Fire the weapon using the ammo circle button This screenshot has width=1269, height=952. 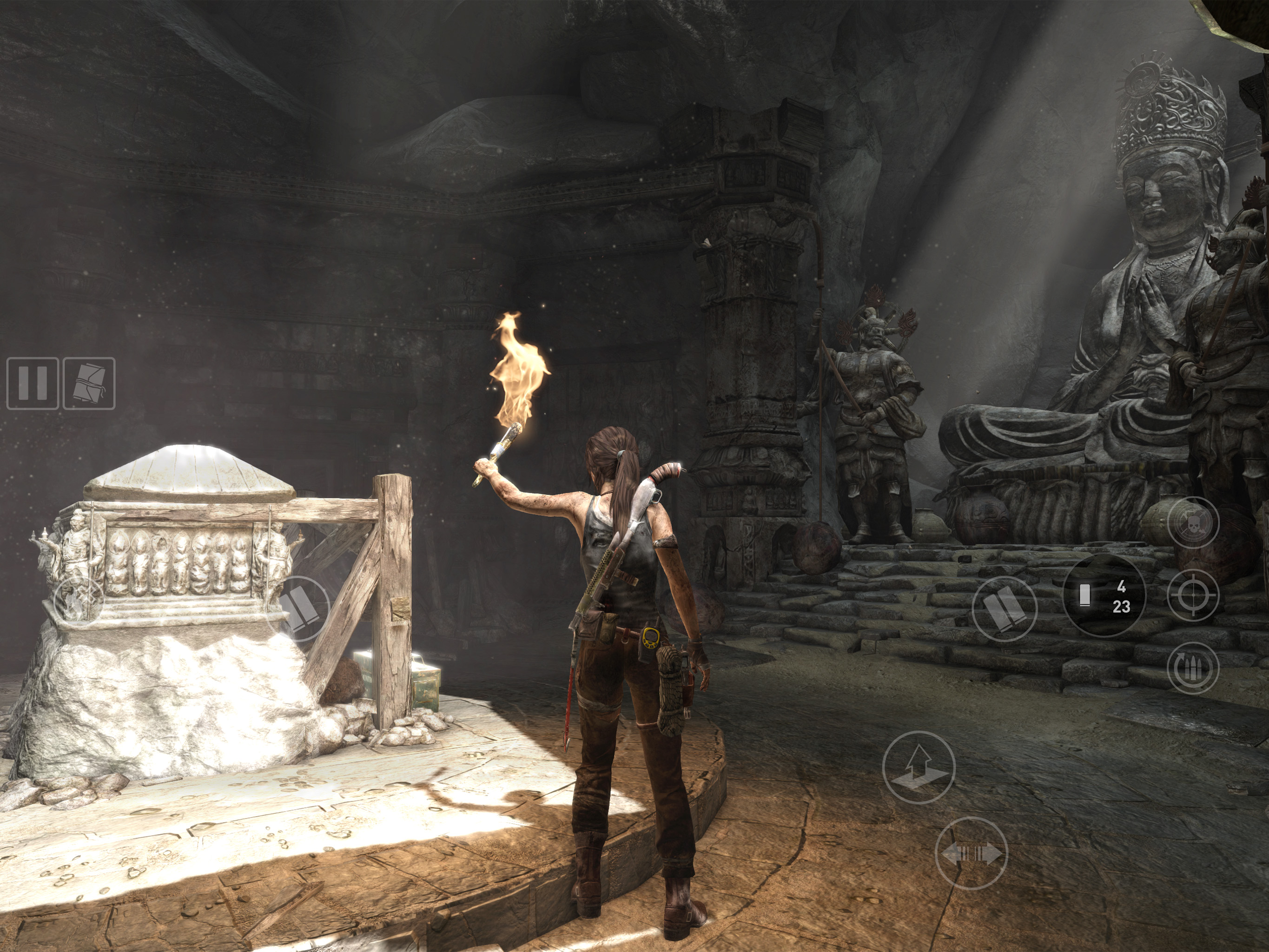[x=1104, y=595]
